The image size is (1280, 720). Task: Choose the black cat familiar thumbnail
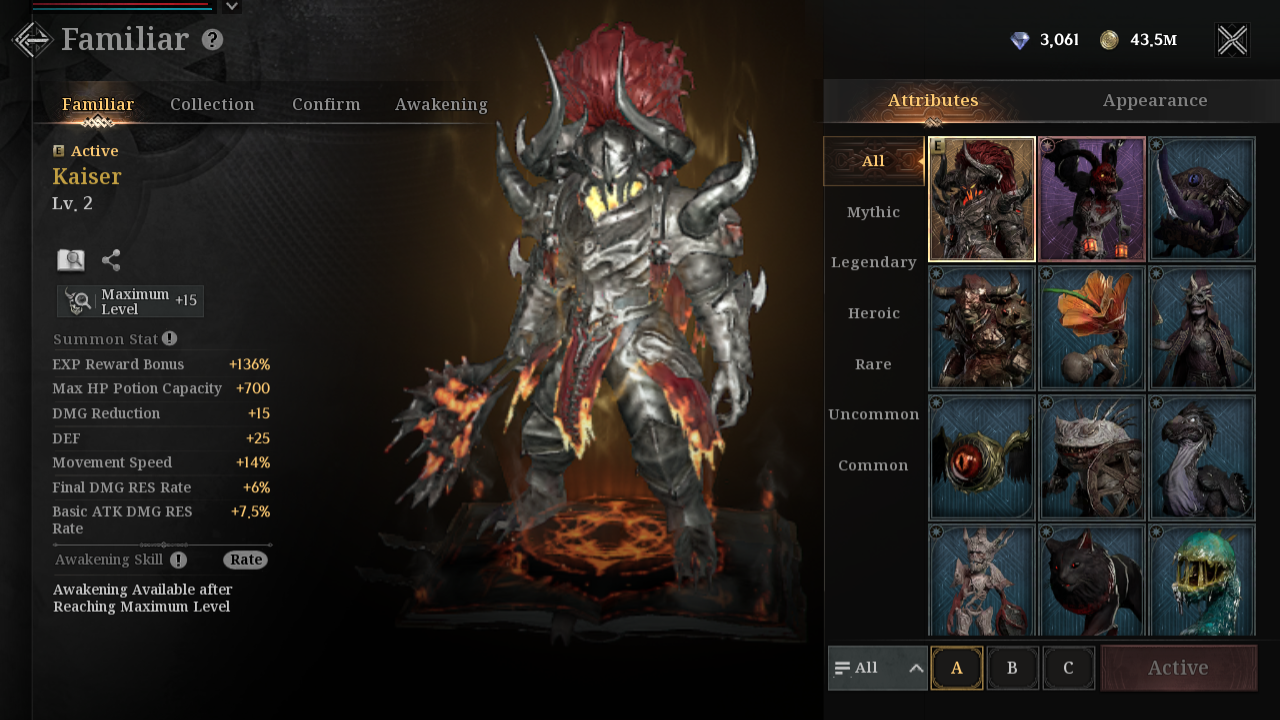point(1092,582)
